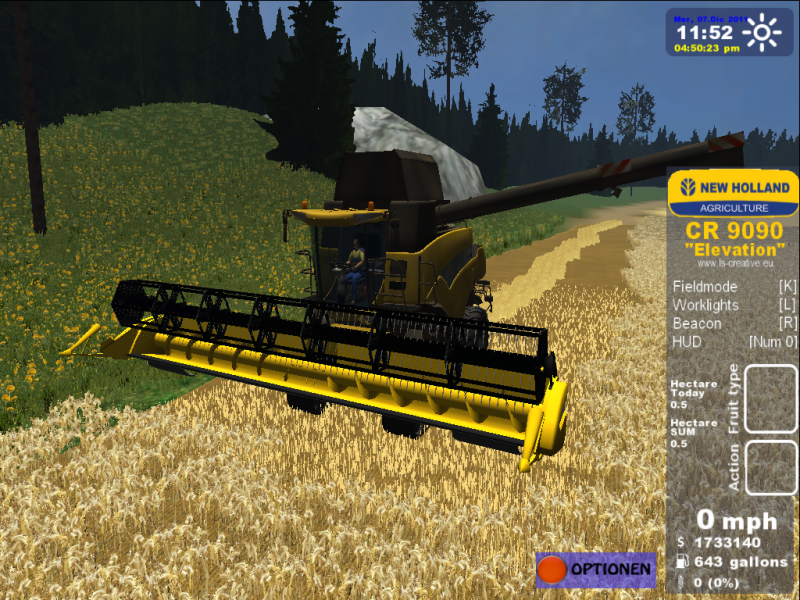Click the sun weather icon
This screenshot has height=600, width=800.
tap(765, 33)
